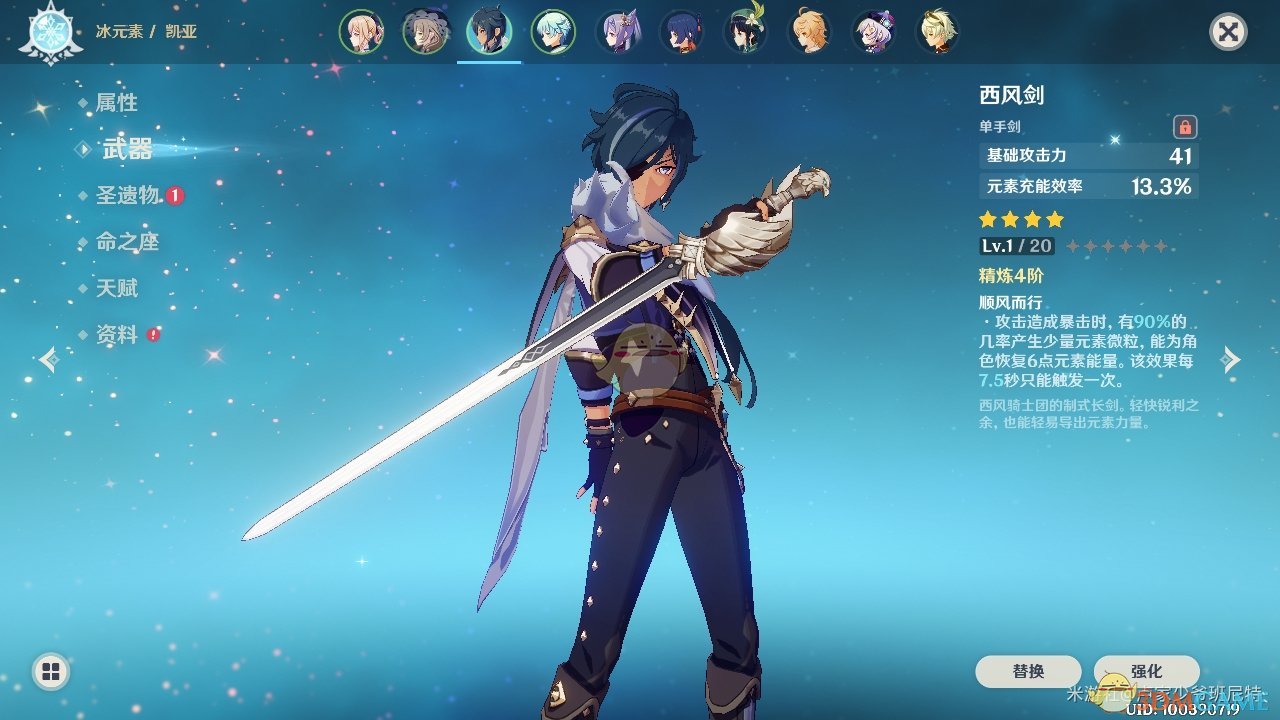The height and width of the screenshot is (720, 1280).
Task: Click the 强化 enhance weapon button
Action: [1146, 671]
